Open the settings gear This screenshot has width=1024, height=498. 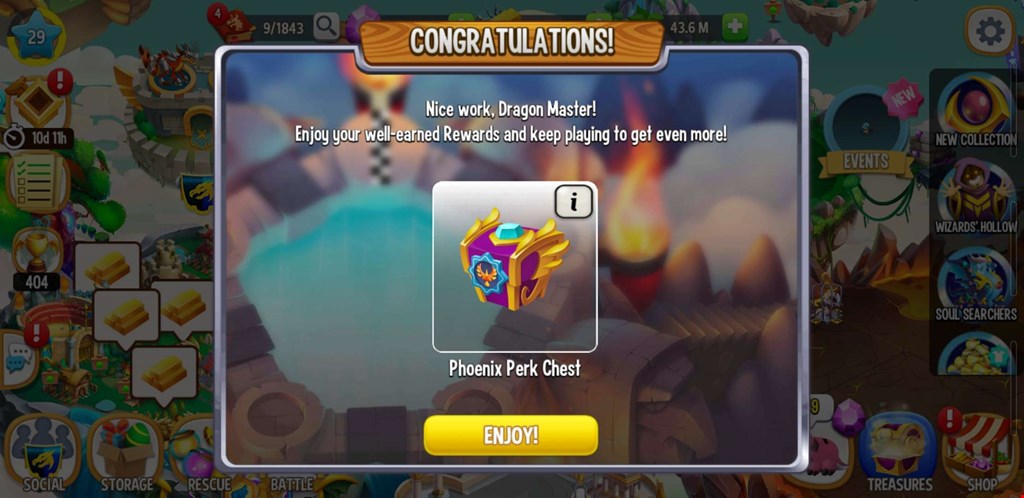click(990, 32)
